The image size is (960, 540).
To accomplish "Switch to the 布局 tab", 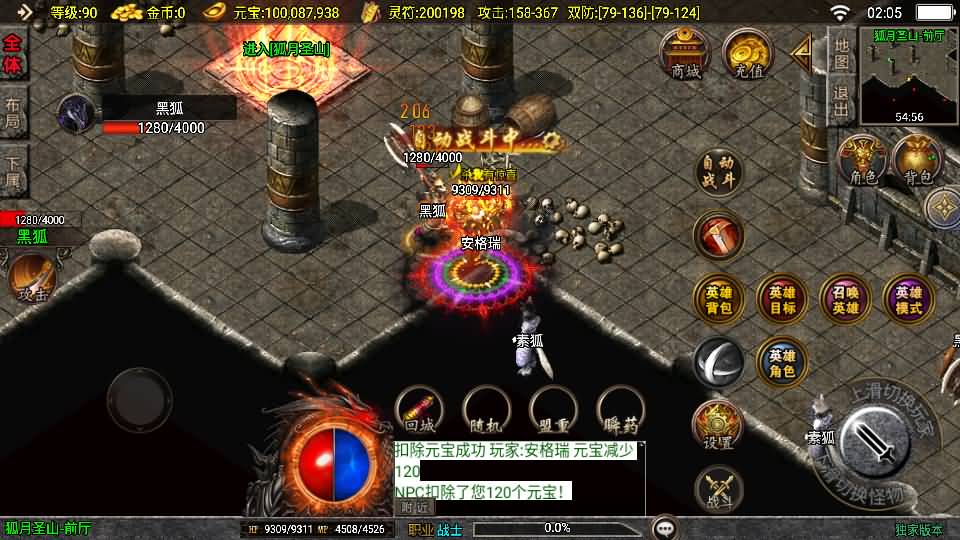I will click(13, 113).
